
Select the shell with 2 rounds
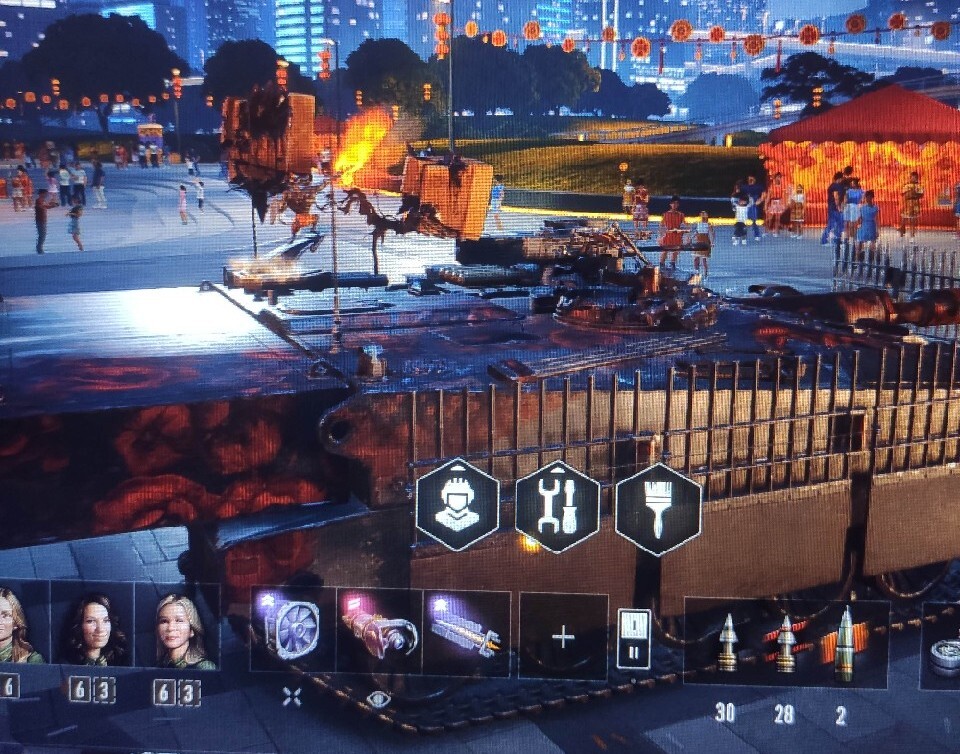point(845,643)
